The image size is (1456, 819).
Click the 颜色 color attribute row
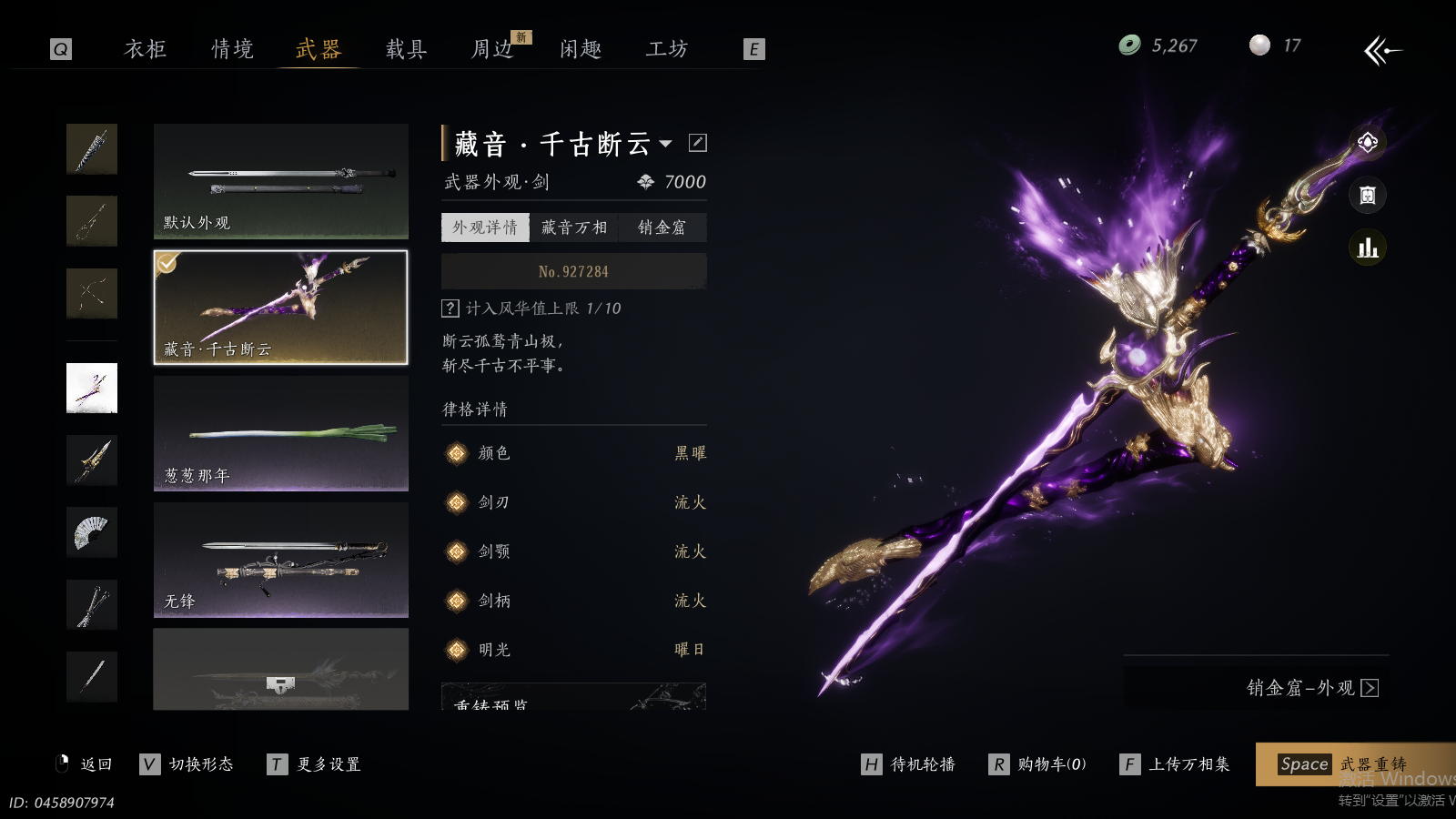[573, 453]
